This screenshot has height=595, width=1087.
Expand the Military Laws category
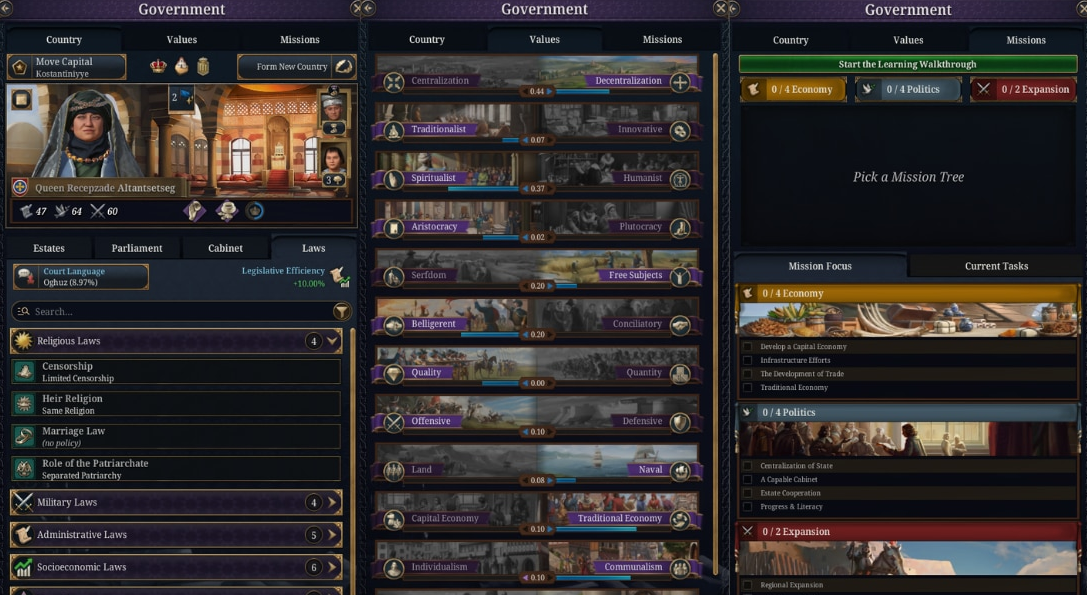(x=334, y=502)
